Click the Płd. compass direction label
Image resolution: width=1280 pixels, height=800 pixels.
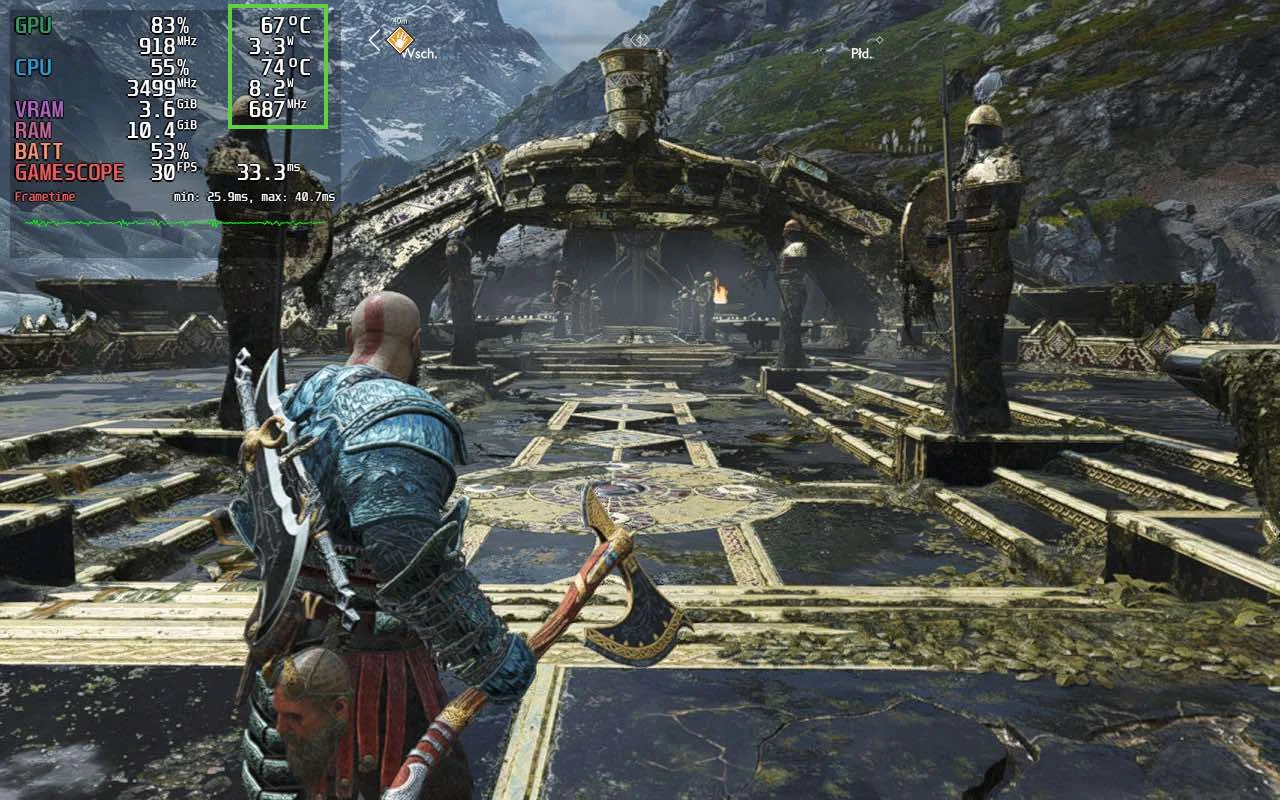point(861,53)
